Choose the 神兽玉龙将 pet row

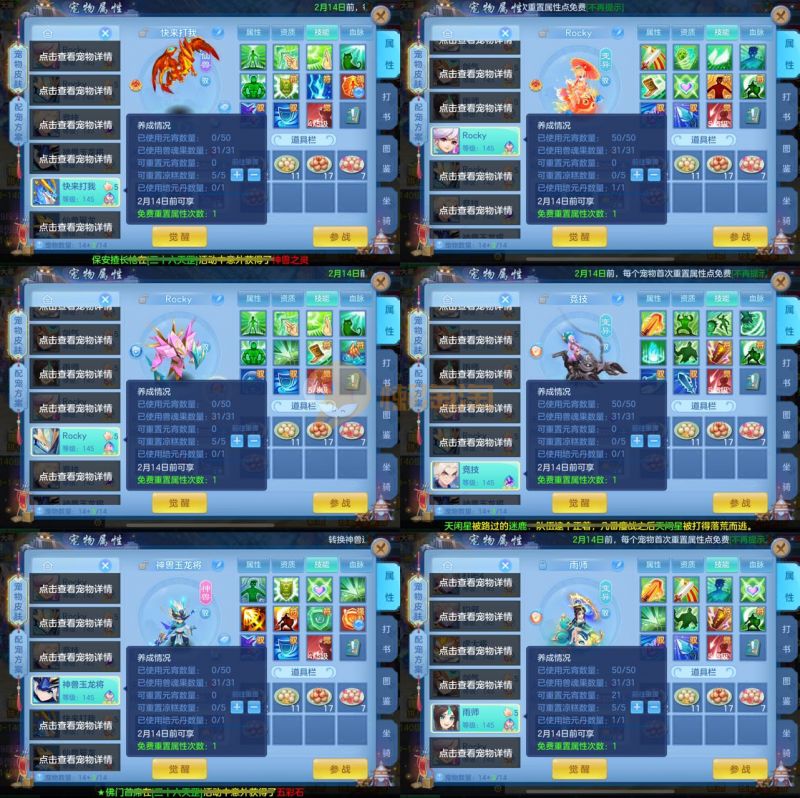[x=75, y=687]
